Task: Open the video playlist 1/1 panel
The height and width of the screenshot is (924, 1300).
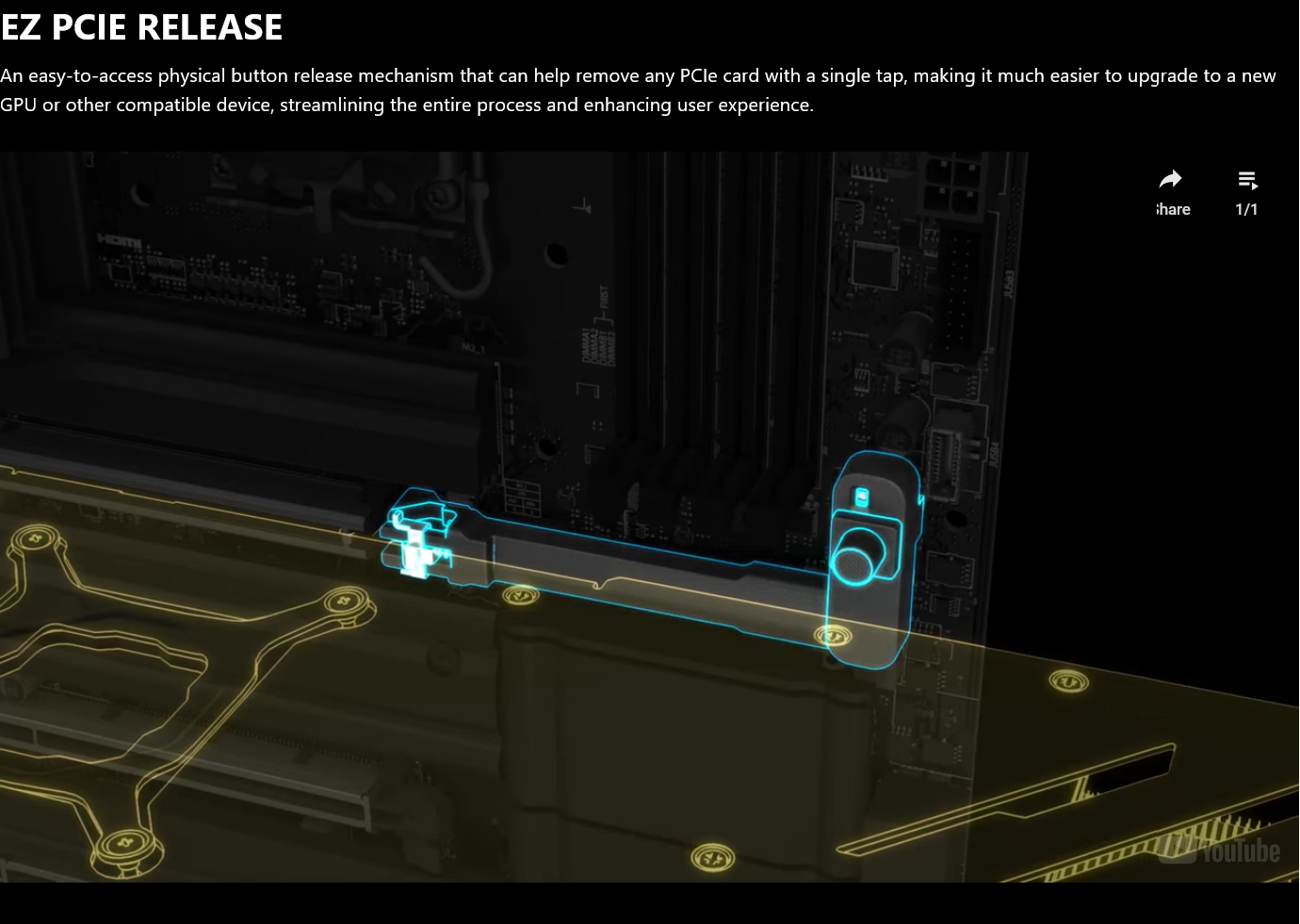Action: [x=1246, y=191]
